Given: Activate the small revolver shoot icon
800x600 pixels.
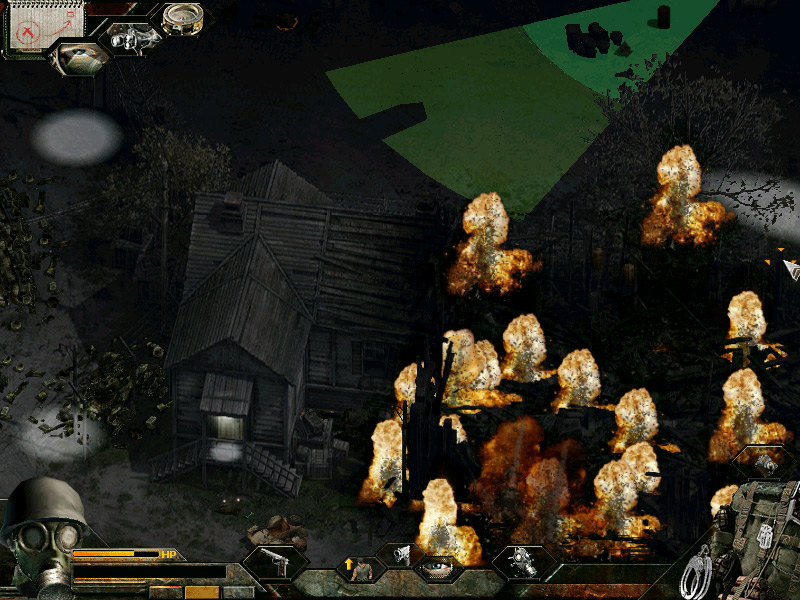Looking at the screenshot, I should (400, 554).
